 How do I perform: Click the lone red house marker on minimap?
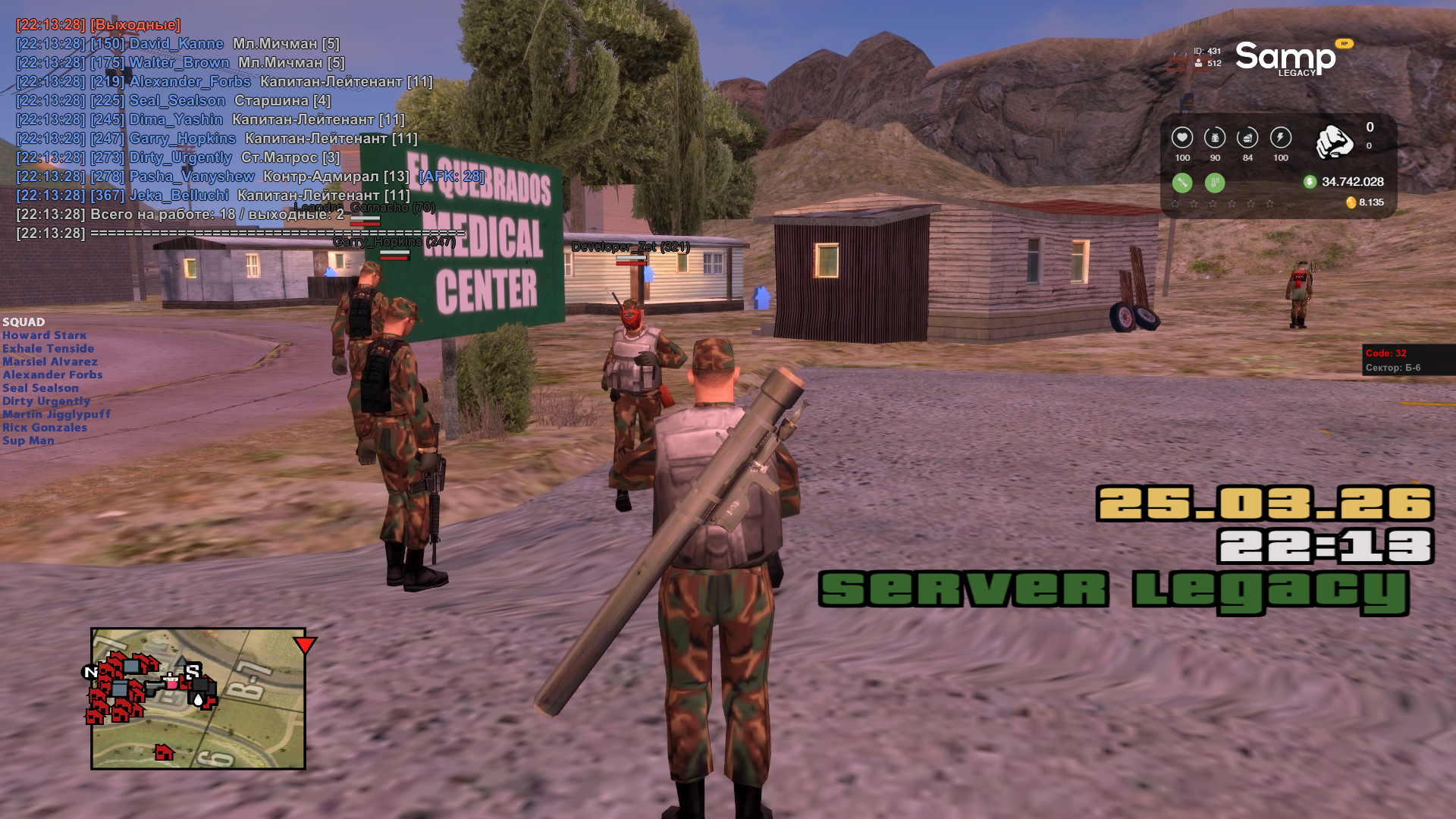pyautogui.click(x=164, y=752)
